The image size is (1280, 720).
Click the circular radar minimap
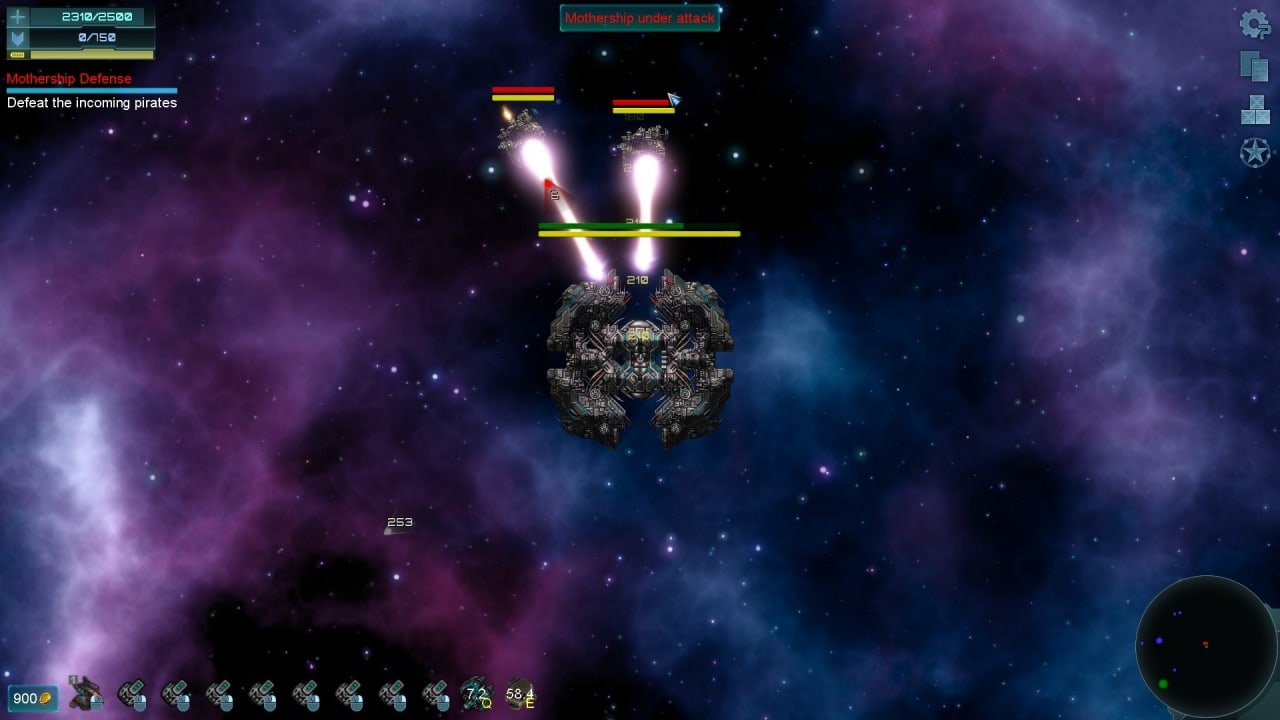point(1206,646)
